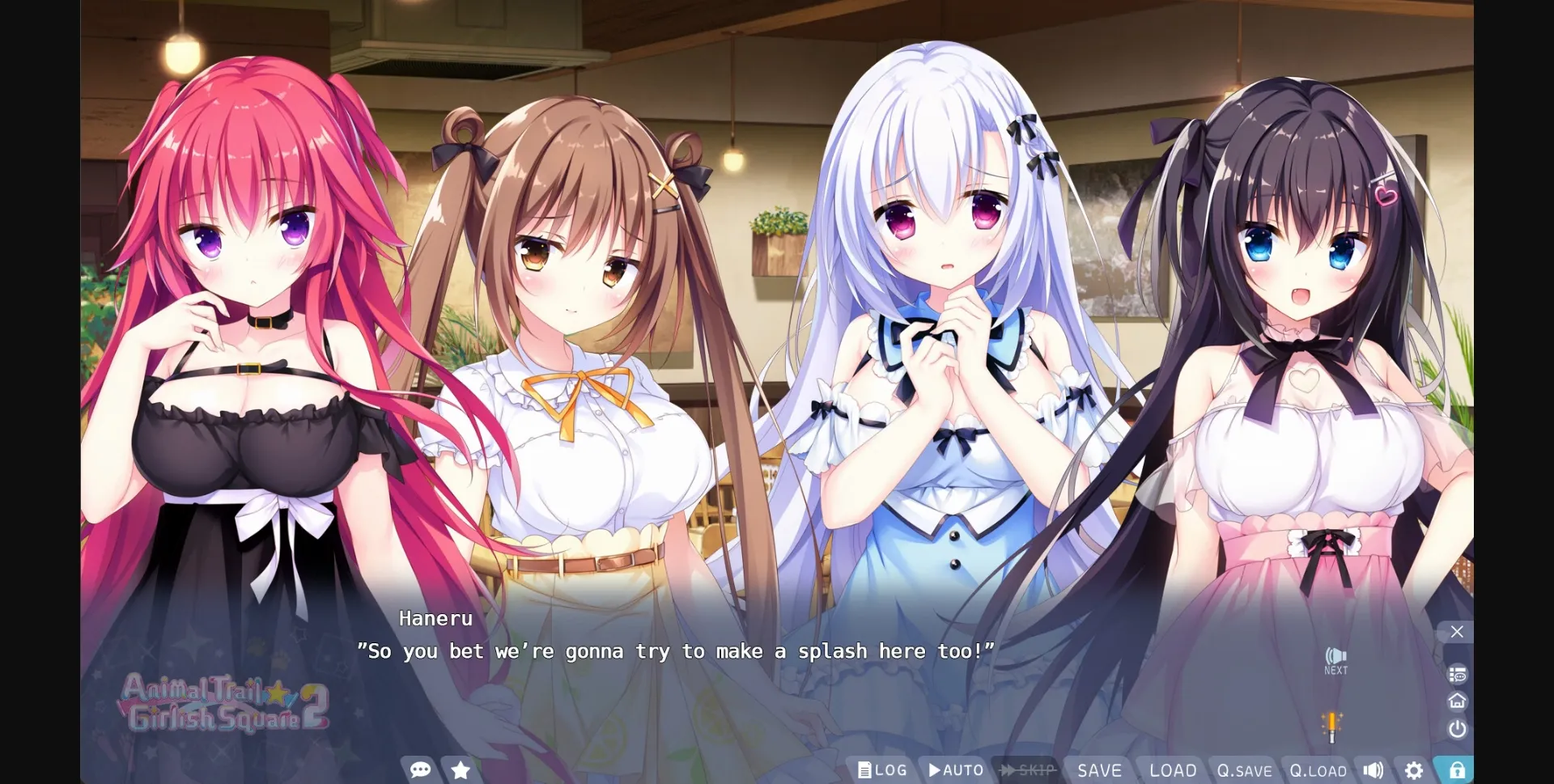Image resolution: width=1554 pixels, height=784 pixels.
Task: Open chat history from the right sidebar icon
Action: (x=1457, y=673)
